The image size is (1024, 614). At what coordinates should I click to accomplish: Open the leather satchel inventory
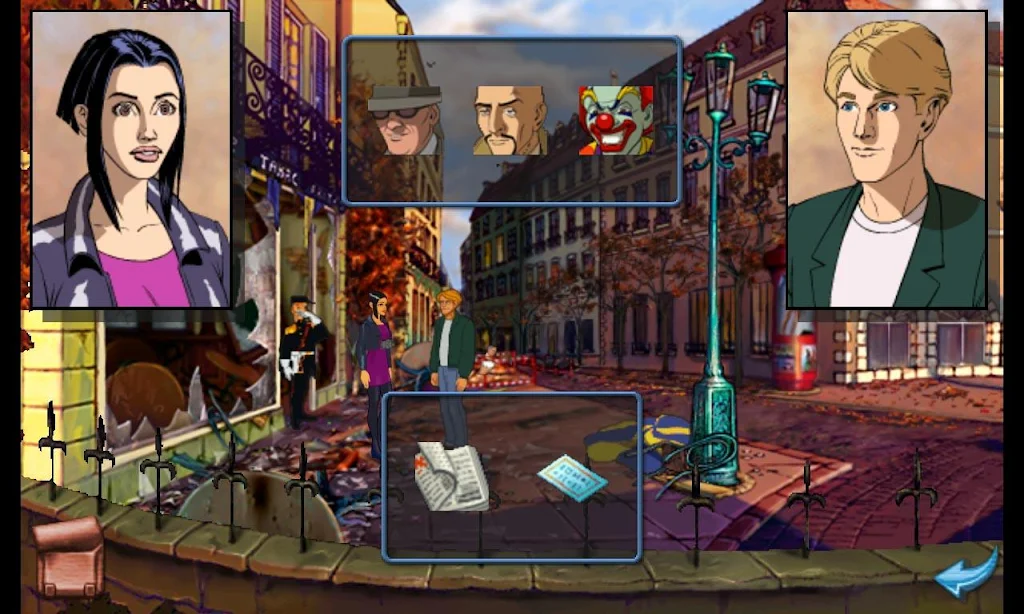(x=68, y=556)
